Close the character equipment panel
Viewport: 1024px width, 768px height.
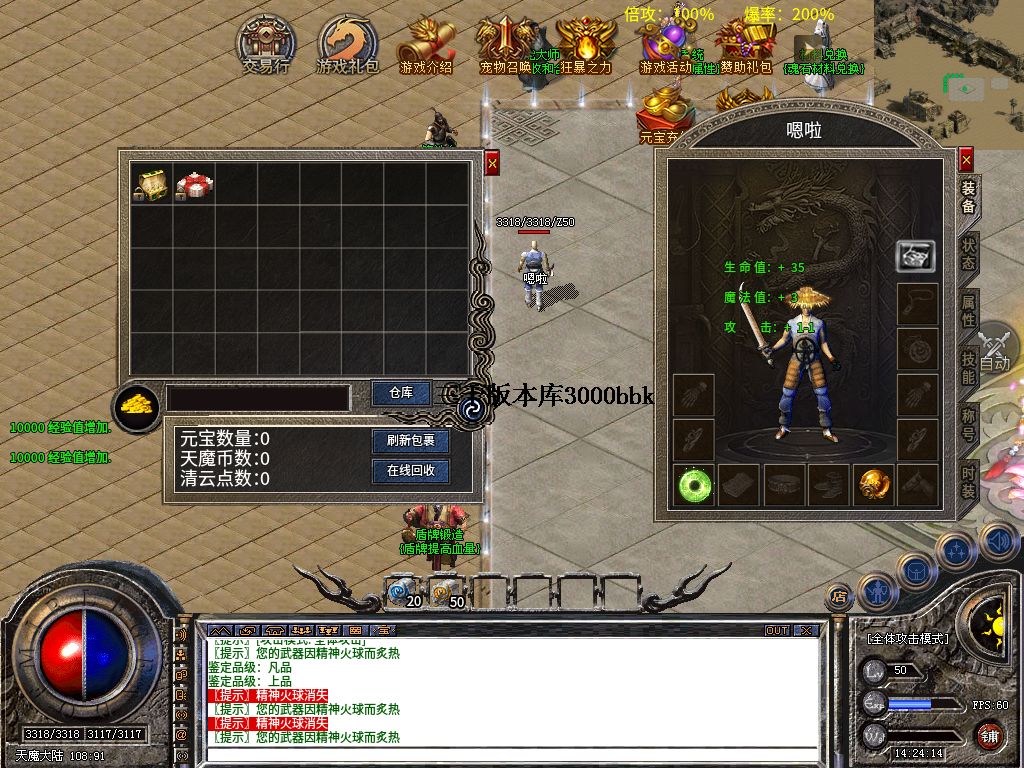tap(966, 160)
